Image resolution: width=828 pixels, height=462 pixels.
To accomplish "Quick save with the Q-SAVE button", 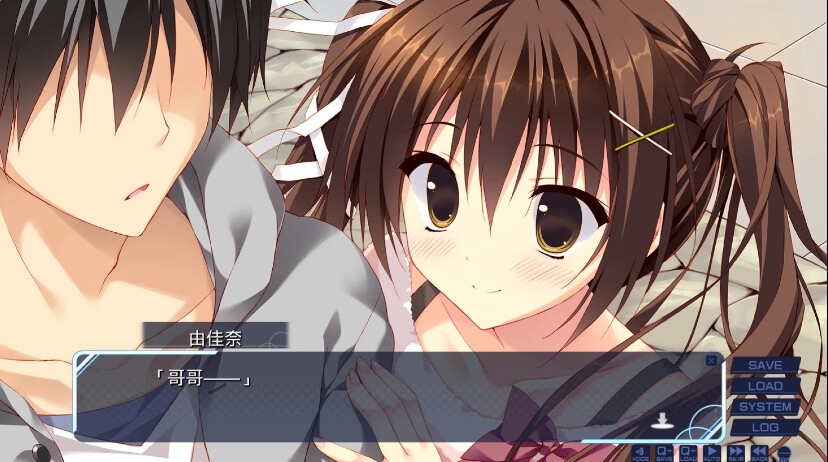I will click(663, 453).
